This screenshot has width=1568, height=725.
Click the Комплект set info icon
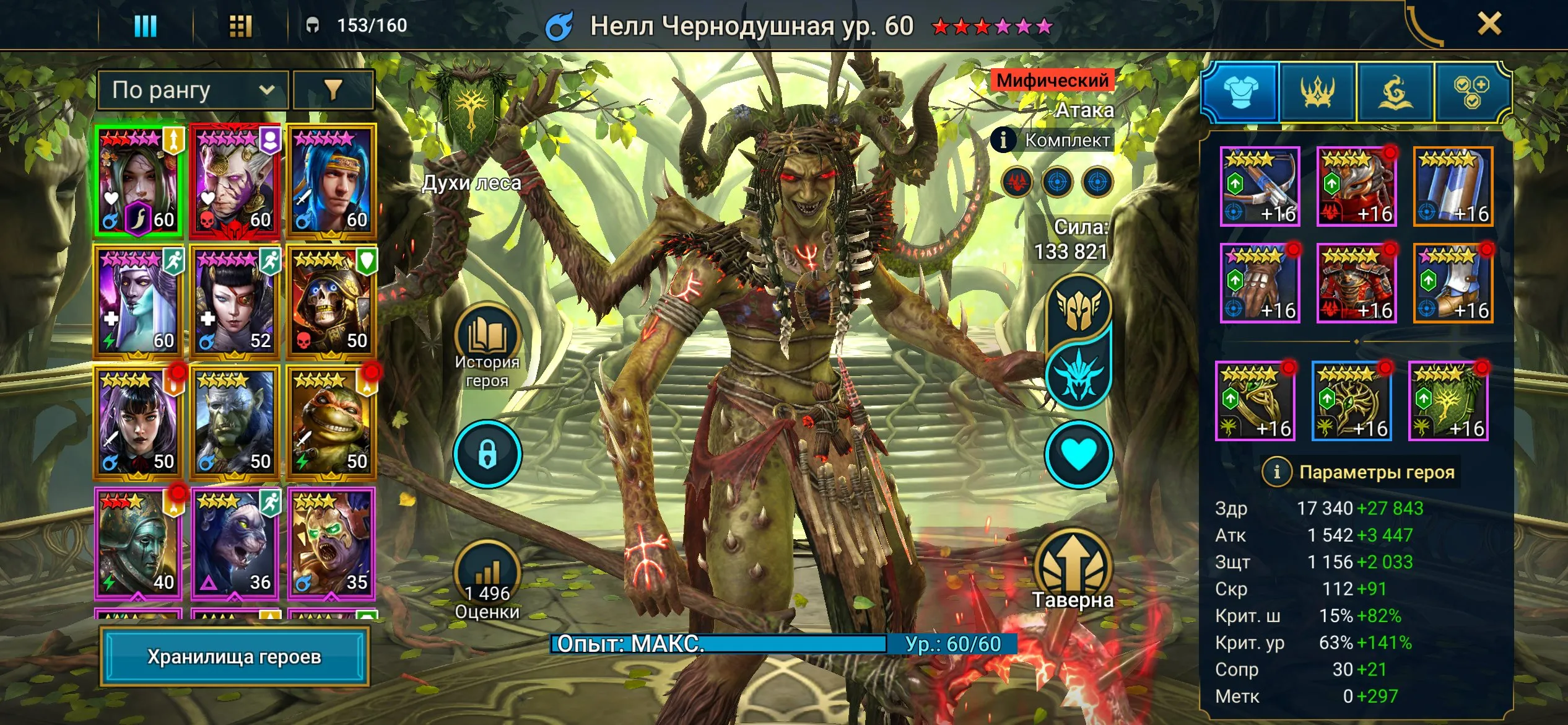[1003, 140]
